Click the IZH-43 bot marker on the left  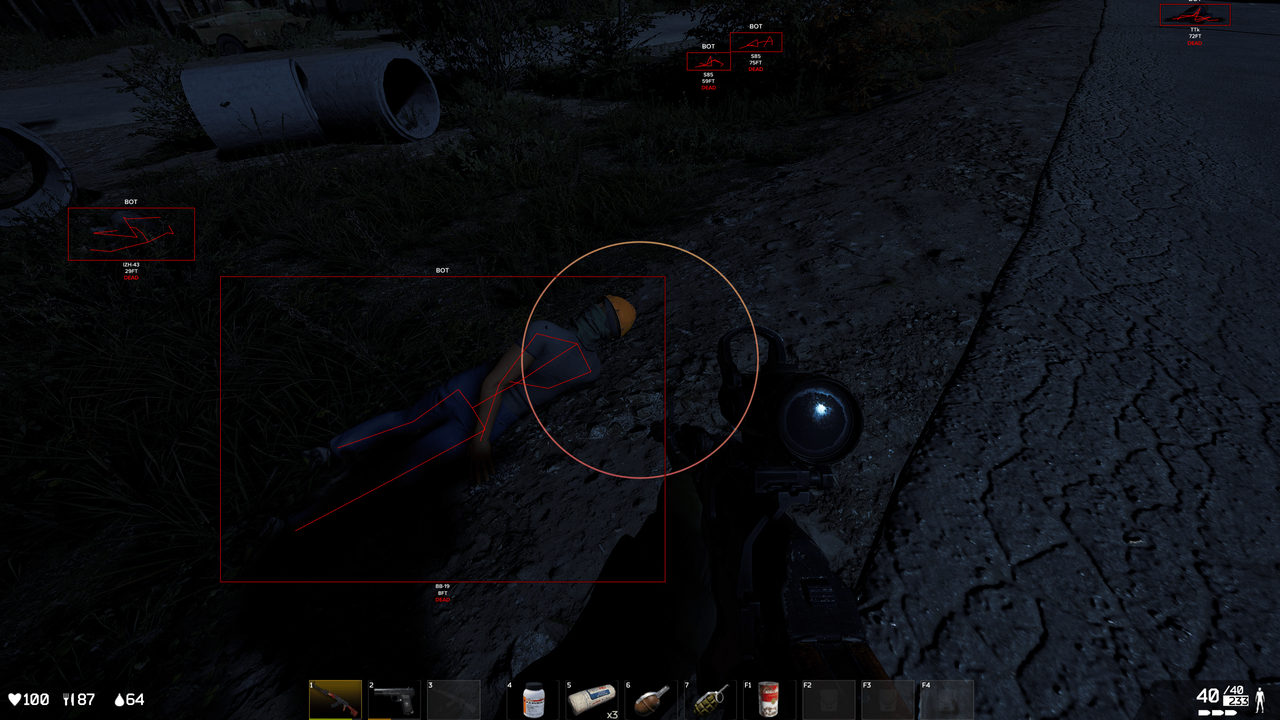tap(130, 233)
